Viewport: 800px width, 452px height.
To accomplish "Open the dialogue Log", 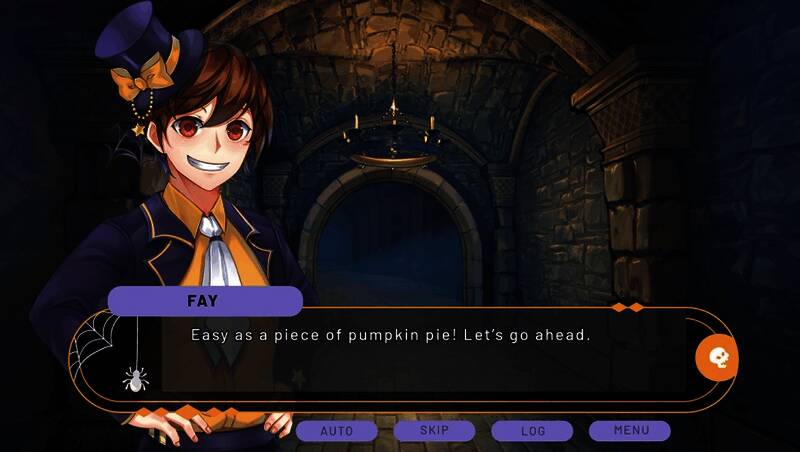I will pyautogui.click(x=532, y=431).
